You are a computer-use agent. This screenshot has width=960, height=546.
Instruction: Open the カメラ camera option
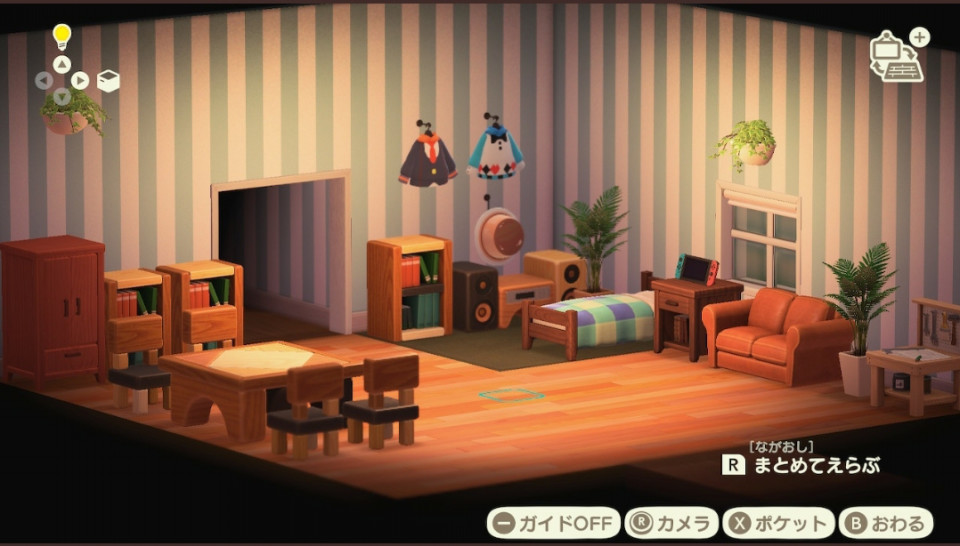672,523
